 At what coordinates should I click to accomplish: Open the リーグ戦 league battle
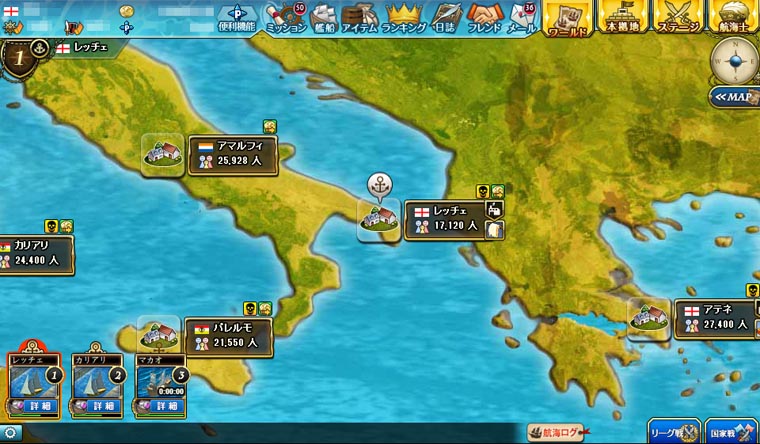click(673, 431)
